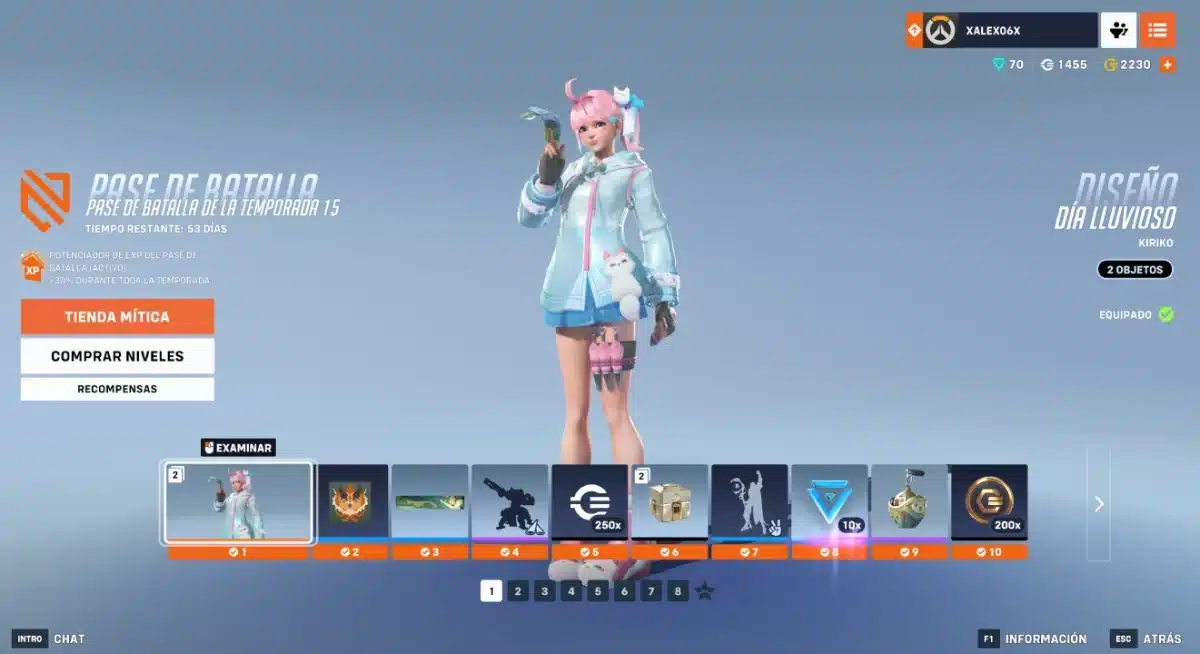Jump to battle pass page 8
The image size is (1200, 654).
pyautogui.click(x=678, y=591)
